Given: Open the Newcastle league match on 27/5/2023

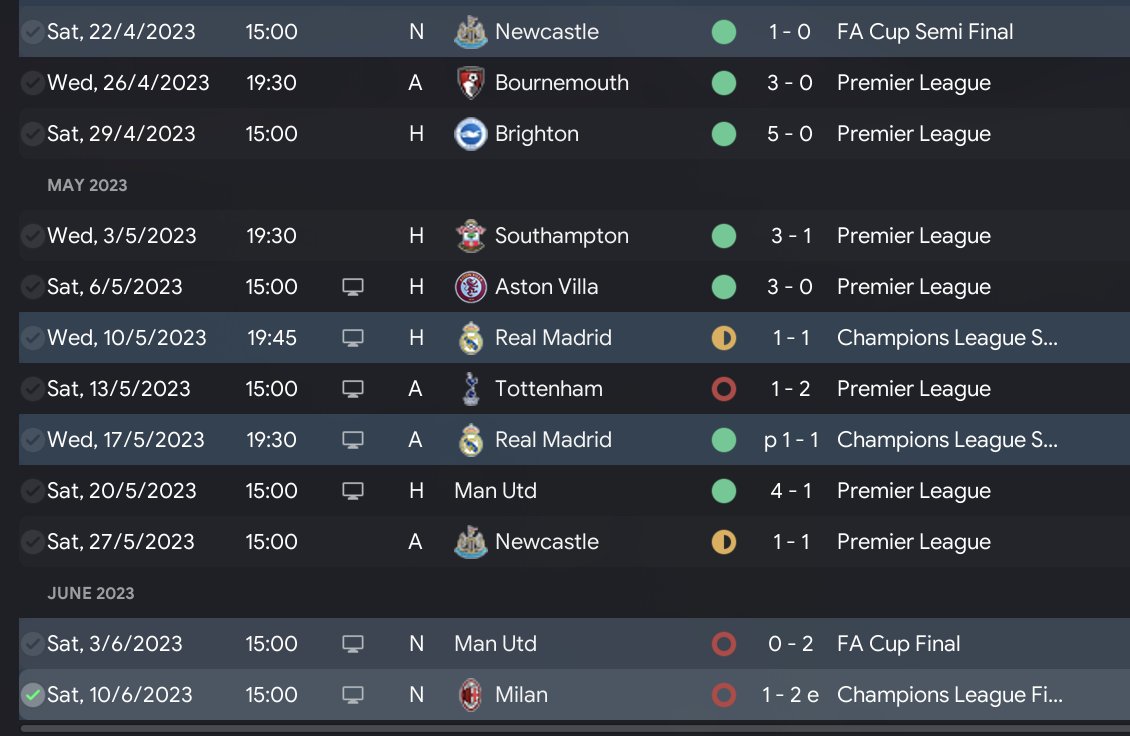Looking at the screenshot, I should tap(546, 542).
